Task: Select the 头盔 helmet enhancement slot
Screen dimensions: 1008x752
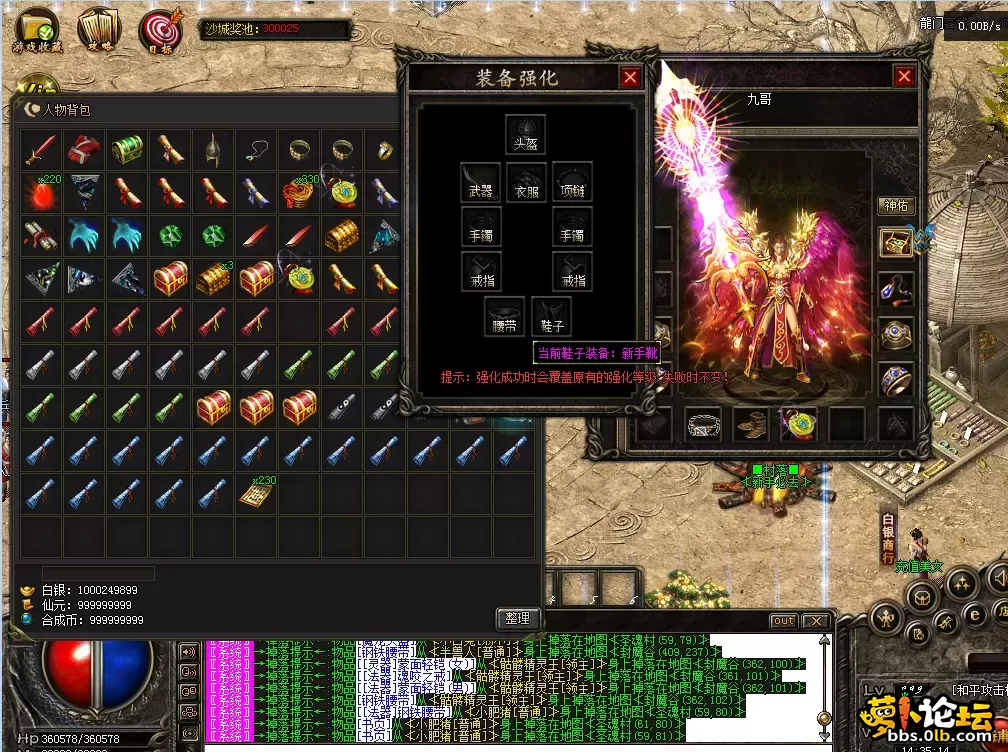Action: pyautogui.click(x=525, y=134)
